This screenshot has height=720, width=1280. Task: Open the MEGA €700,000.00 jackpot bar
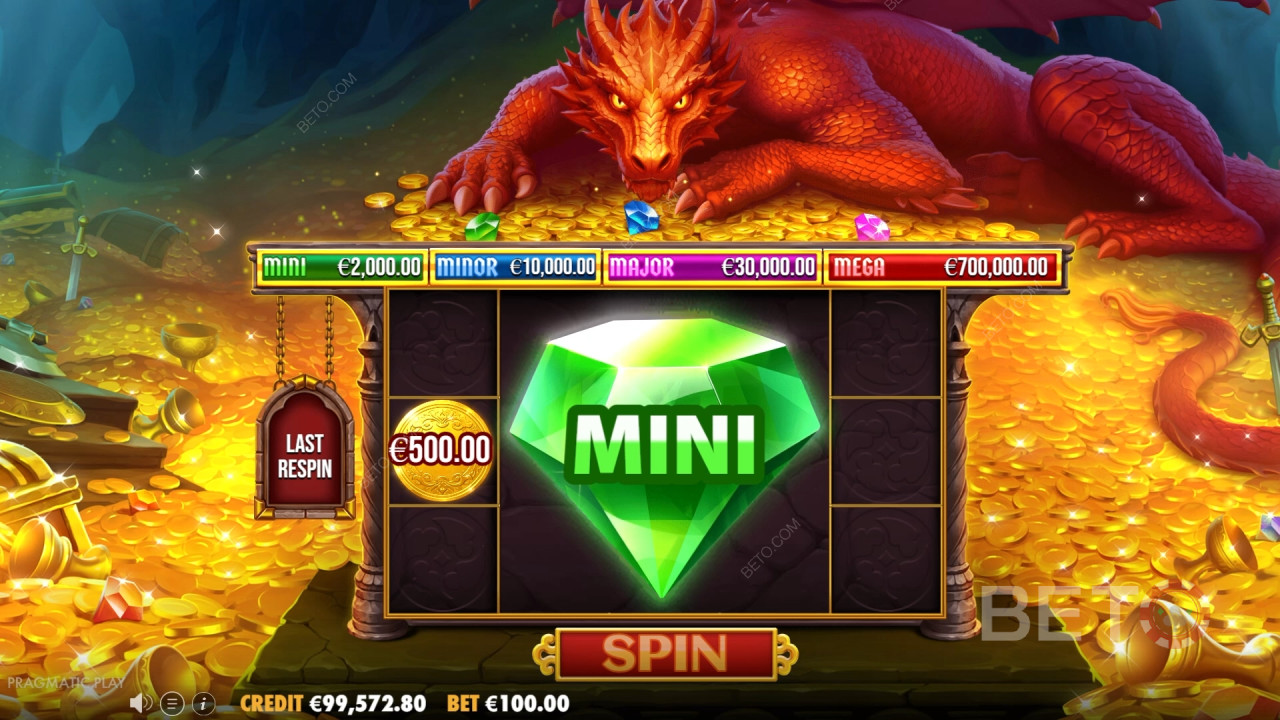(944, 267)
